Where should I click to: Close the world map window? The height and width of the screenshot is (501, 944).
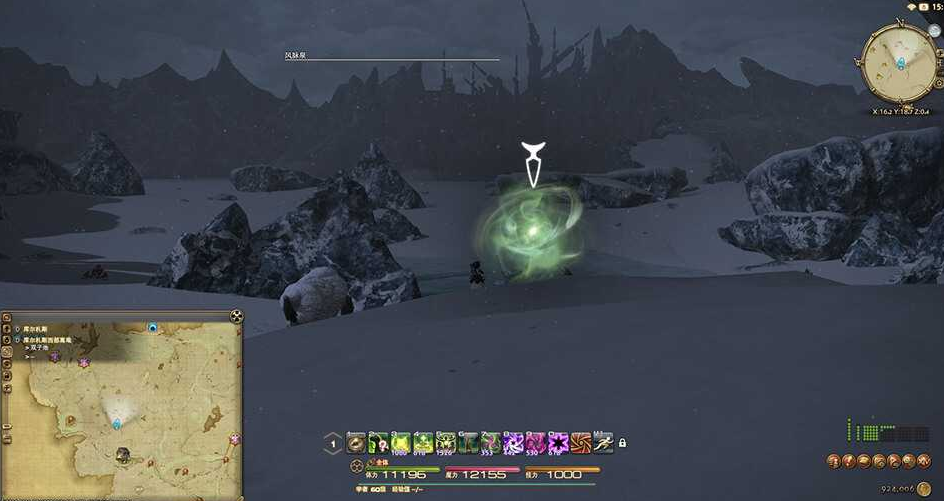click(236, 316)
